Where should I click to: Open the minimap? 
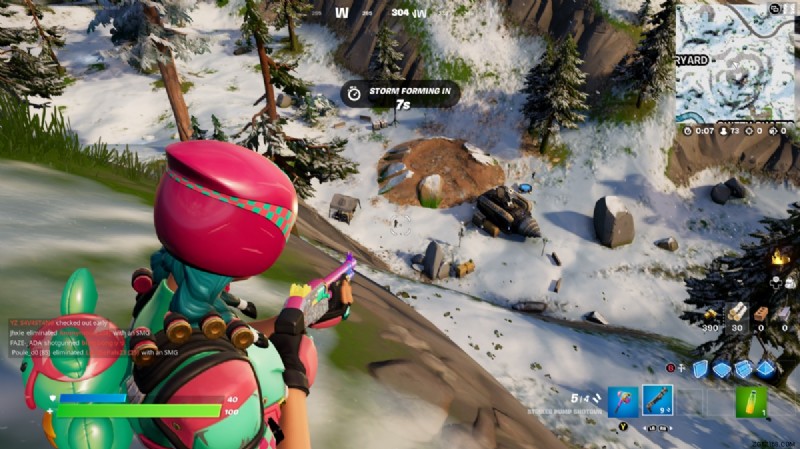(736, 62)
